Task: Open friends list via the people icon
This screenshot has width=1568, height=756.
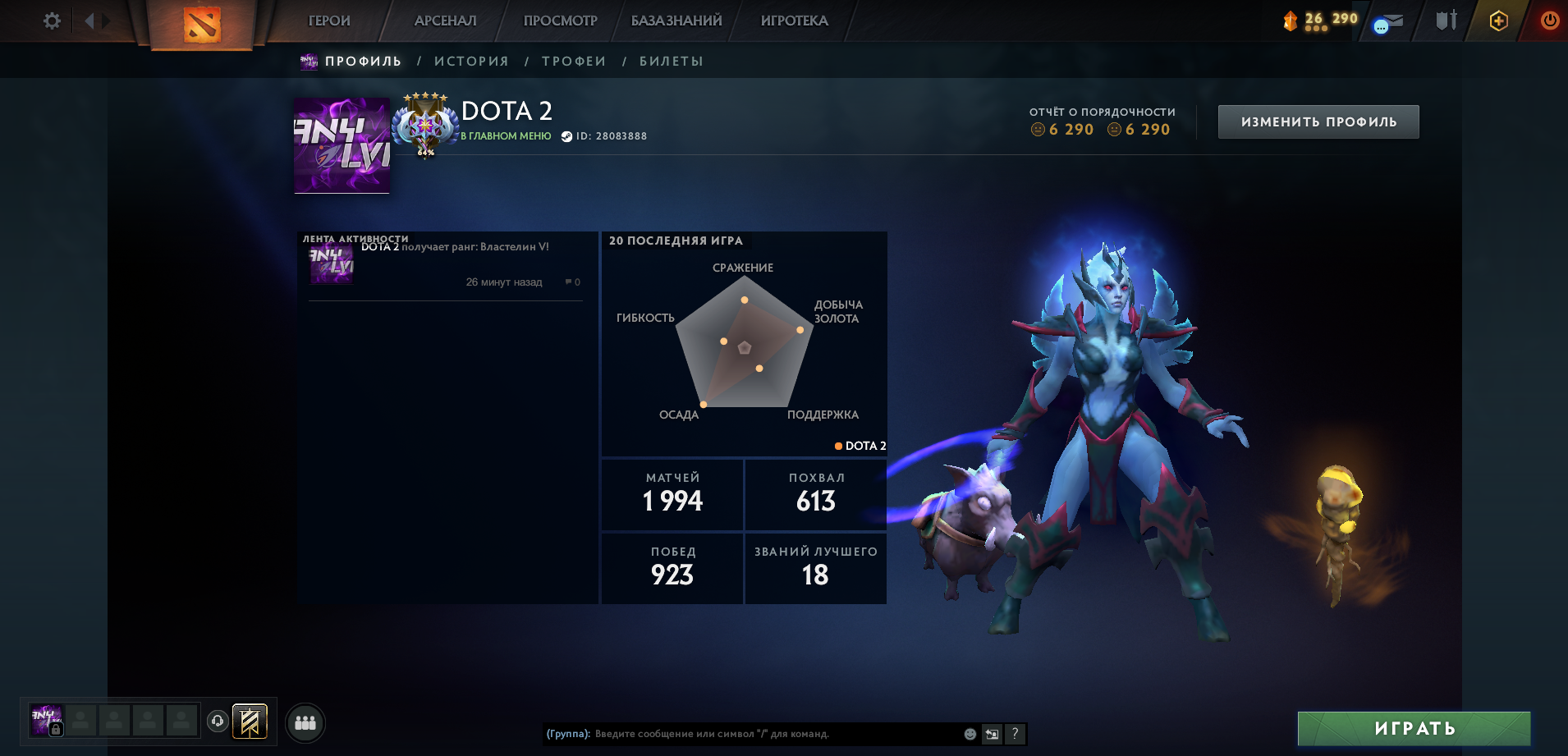Action: [x=305, y=722]
